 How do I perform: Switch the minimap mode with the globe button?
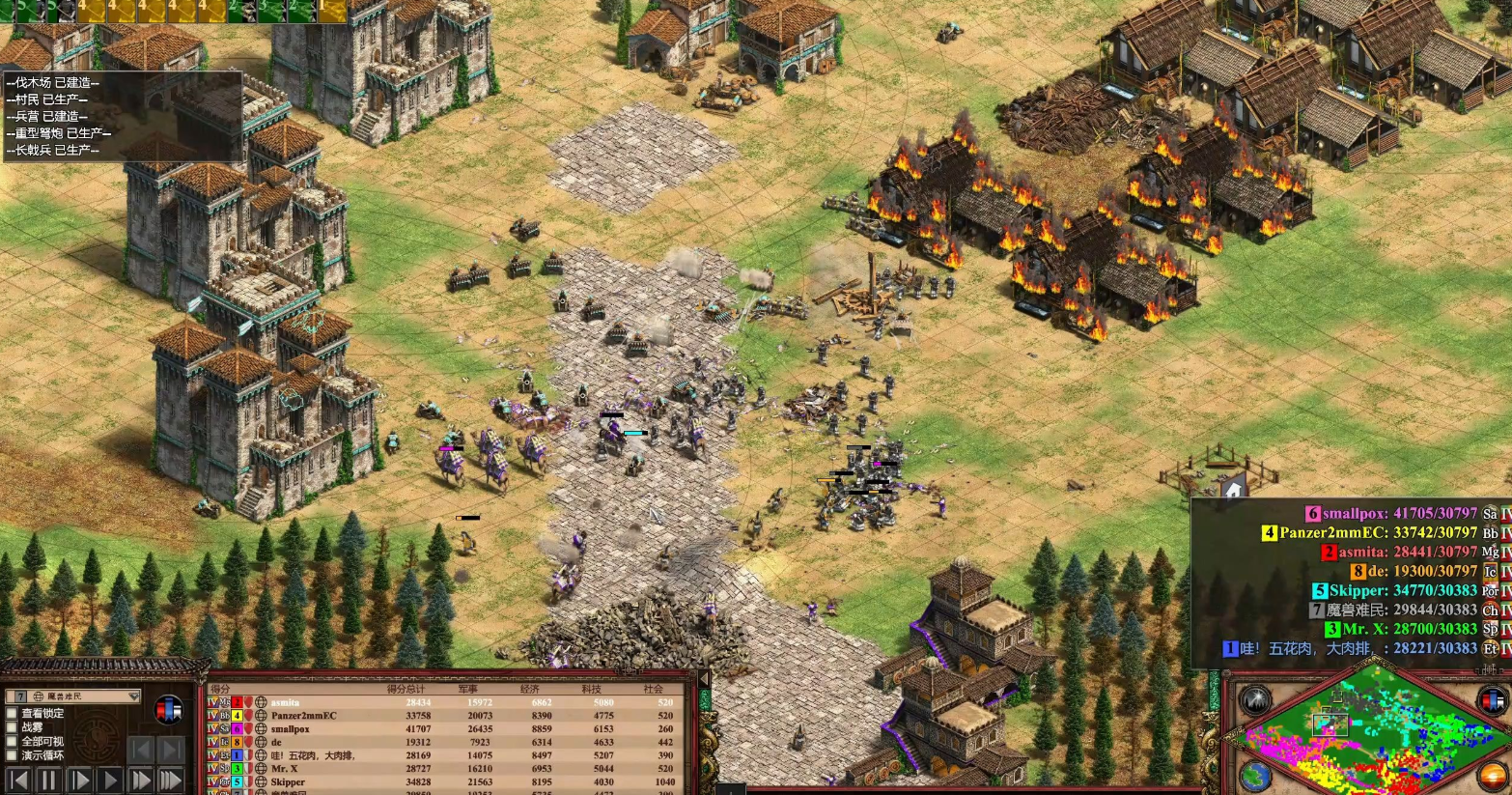point(1255,776)
